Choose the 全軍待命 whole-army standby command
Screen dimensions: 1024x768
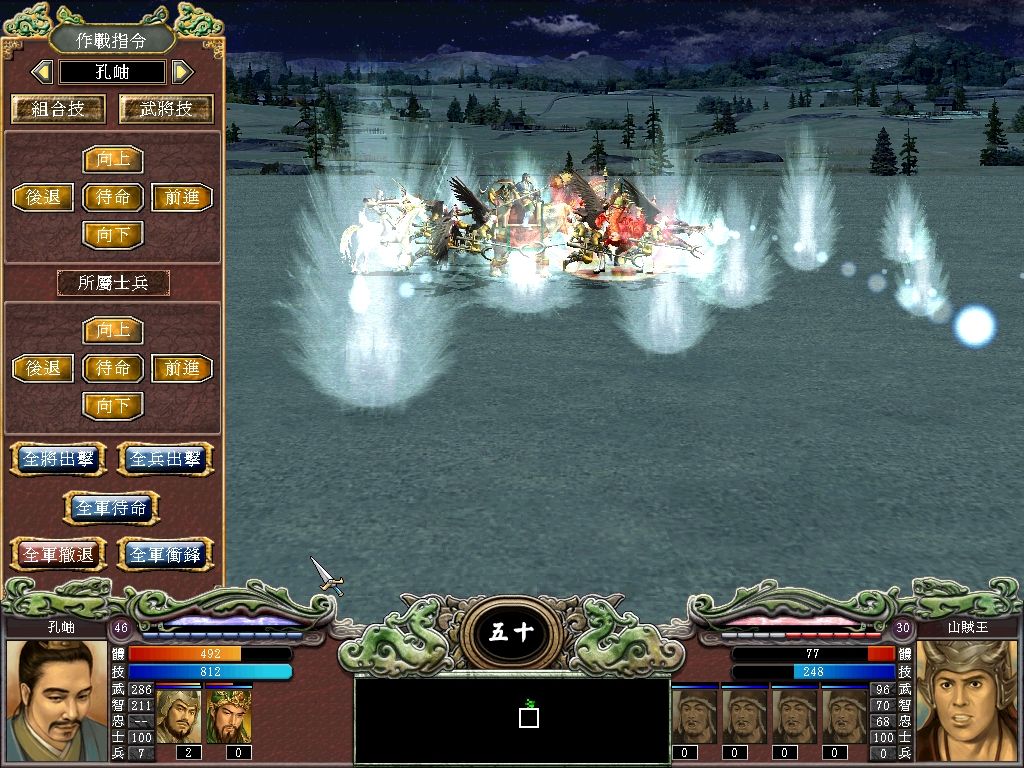[112, 507]
